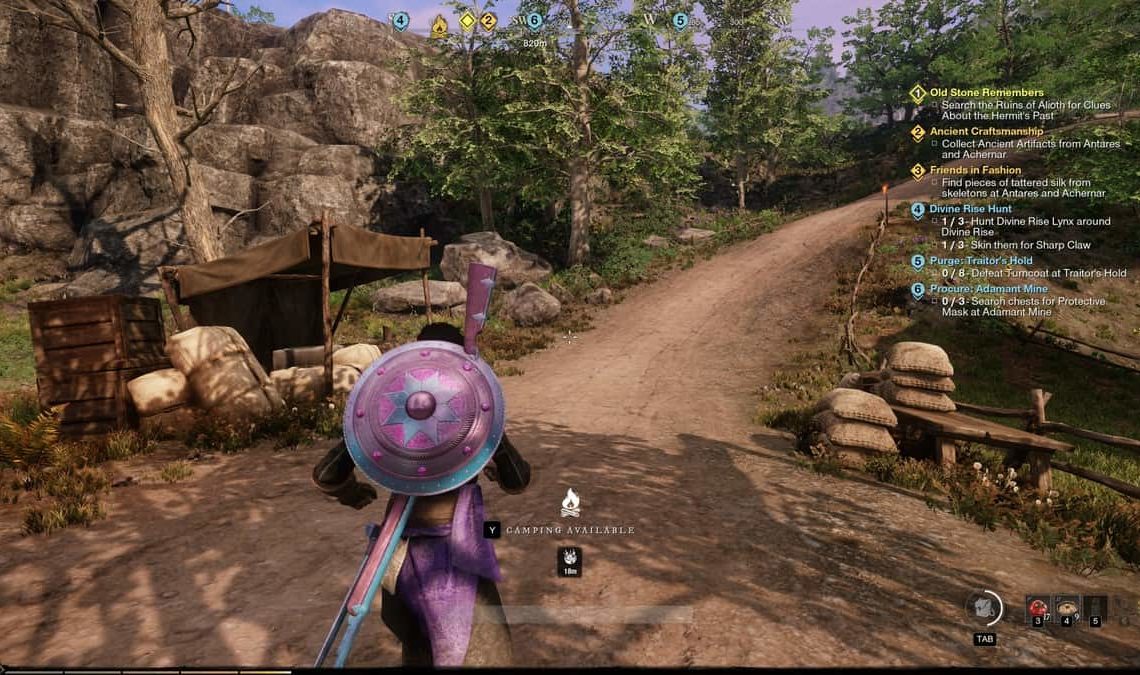Viewport: 1140px width, 675px height.
Task: Select the food bowl consumable slot
Action: [1067, 607]
